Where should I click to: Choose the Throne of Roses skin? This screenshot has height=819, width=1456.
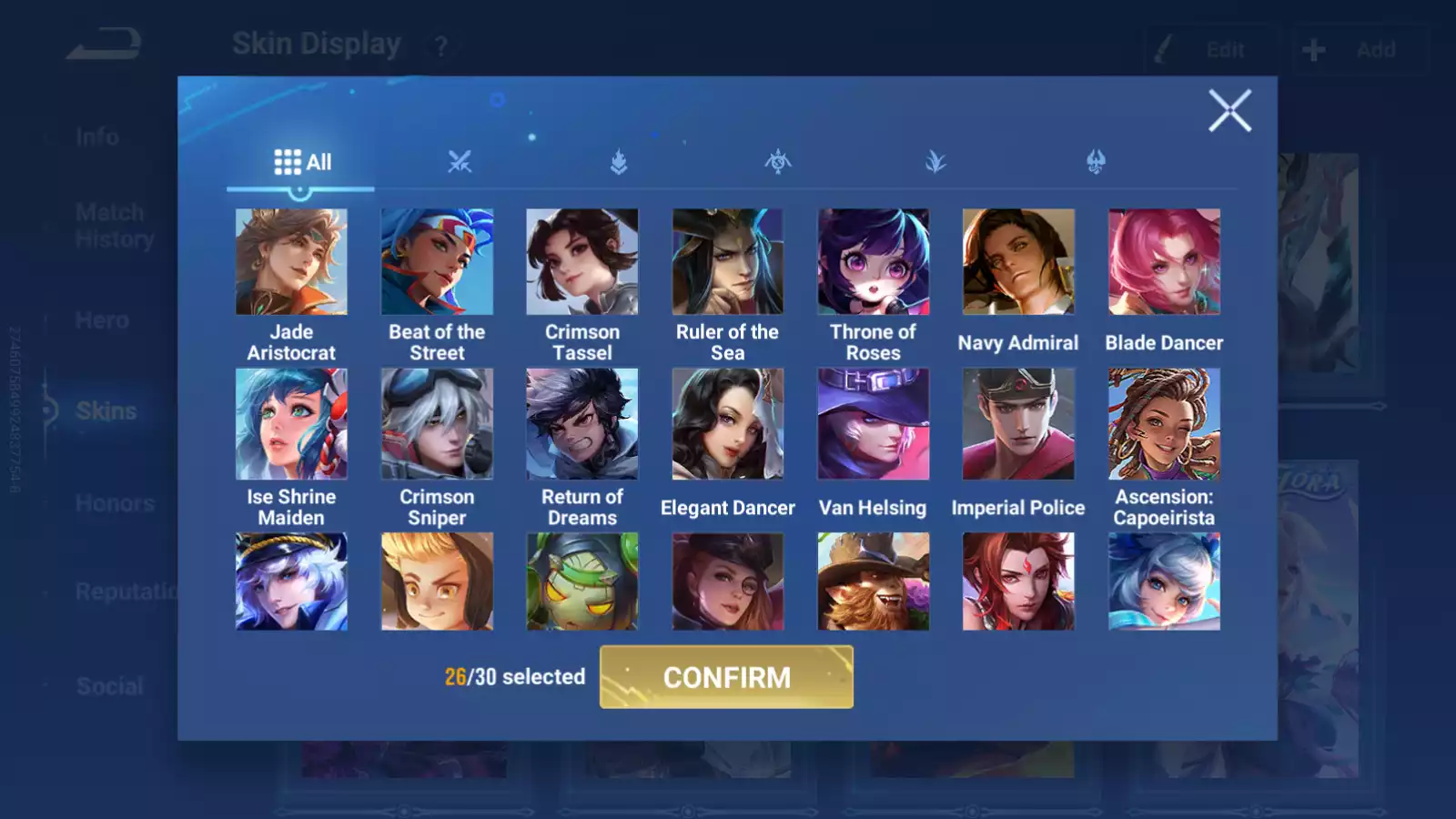click(873, 262)
